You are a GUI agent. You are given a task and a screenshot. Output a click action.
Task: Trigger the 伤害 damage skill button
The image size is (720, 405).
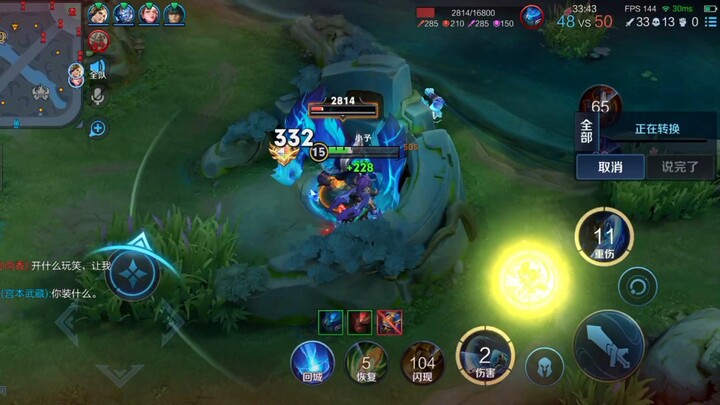[485, 355]
